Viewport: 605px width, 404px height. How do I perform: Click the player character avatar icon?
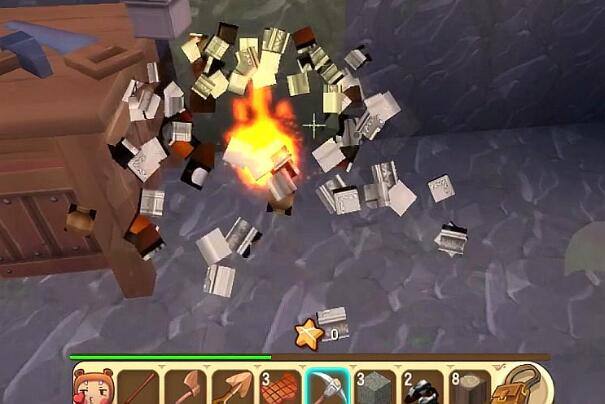point(94,386)
